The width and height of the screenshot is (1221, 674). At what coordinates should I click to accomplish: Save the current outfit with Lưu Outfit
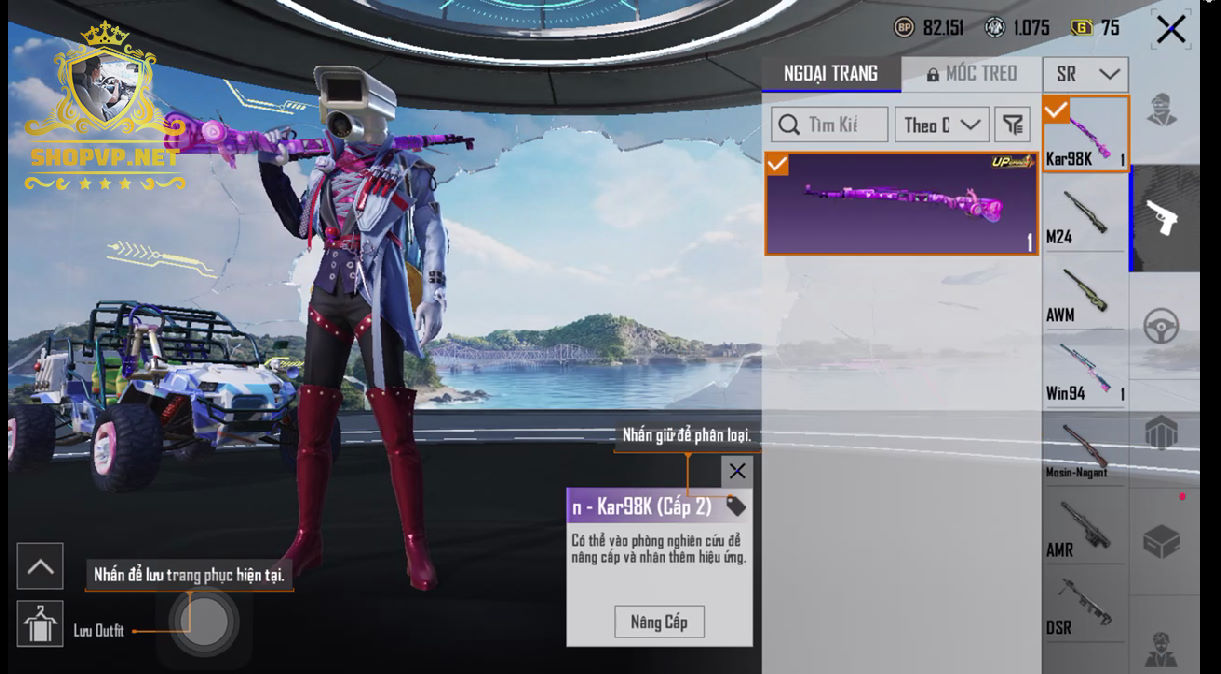point(40,626)
